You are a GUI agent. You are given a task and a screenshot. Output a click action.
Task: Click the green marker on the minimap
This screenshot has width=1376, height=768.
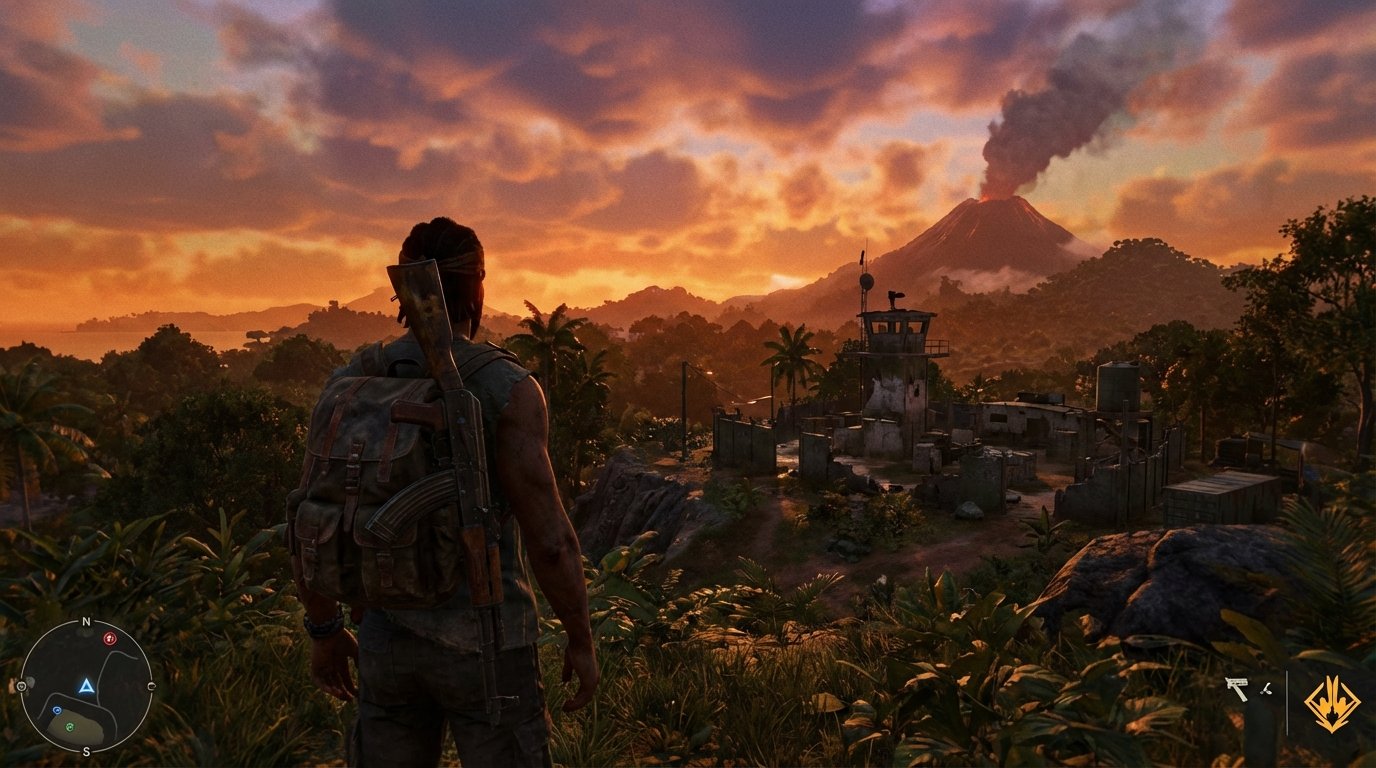(x=69, y=726)
